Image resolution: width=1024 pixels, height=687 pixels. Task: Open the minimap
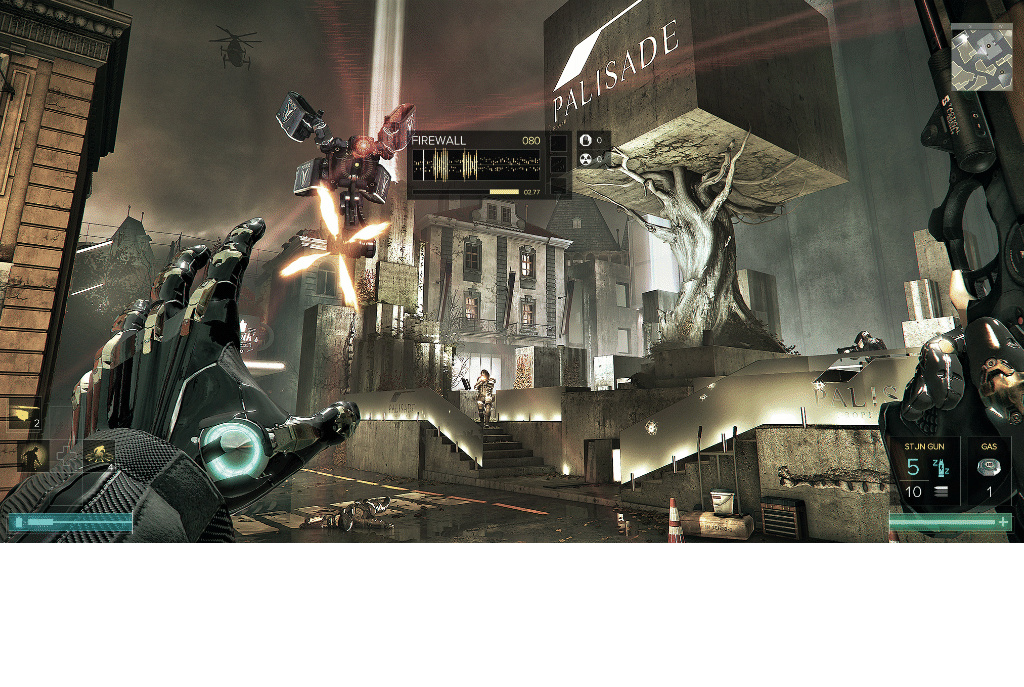pyautogui.click(x=981, y=57)
